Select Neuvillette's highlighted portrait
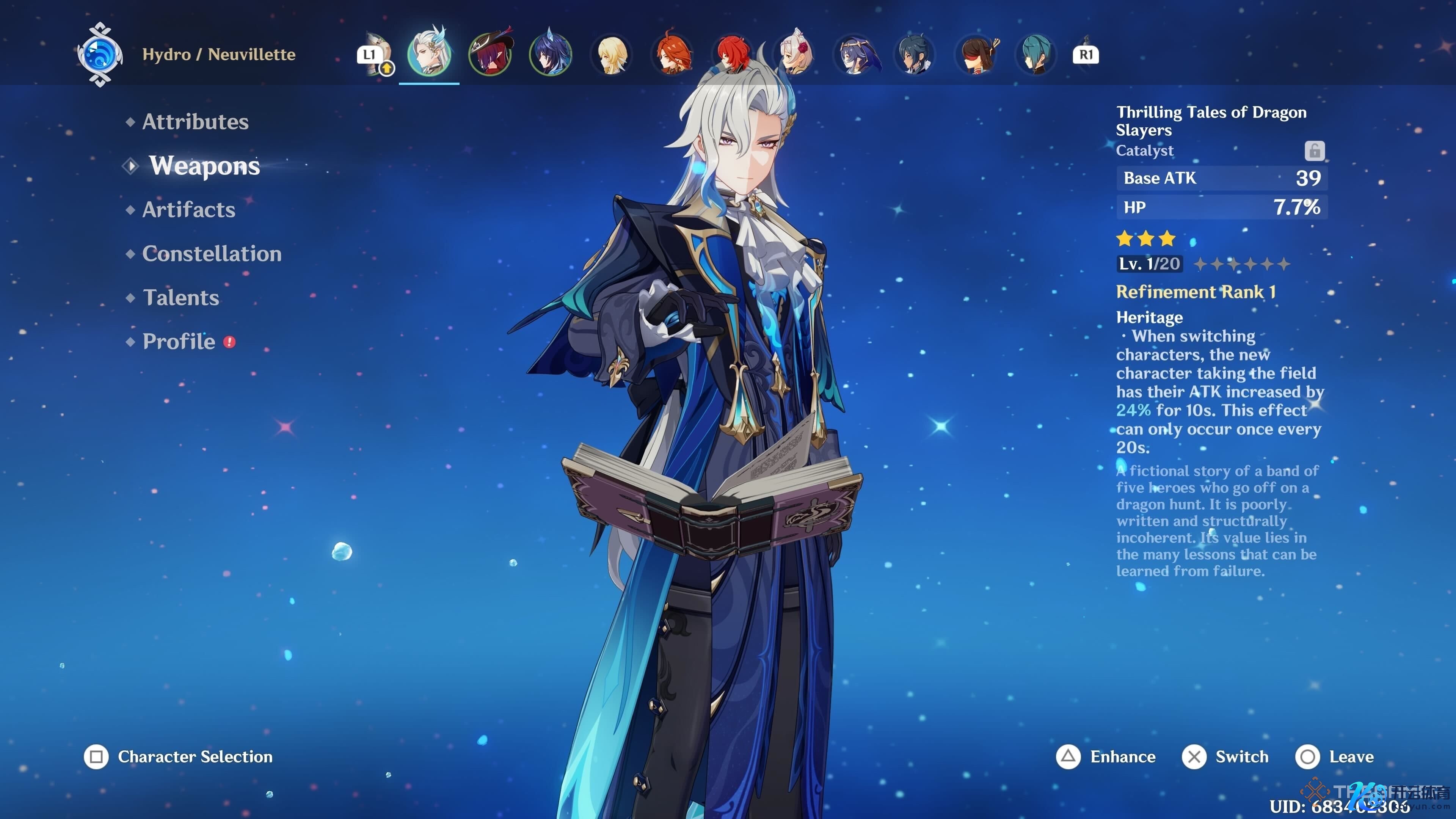Viewport: 1456px width, 819px height. click(429, 55)
